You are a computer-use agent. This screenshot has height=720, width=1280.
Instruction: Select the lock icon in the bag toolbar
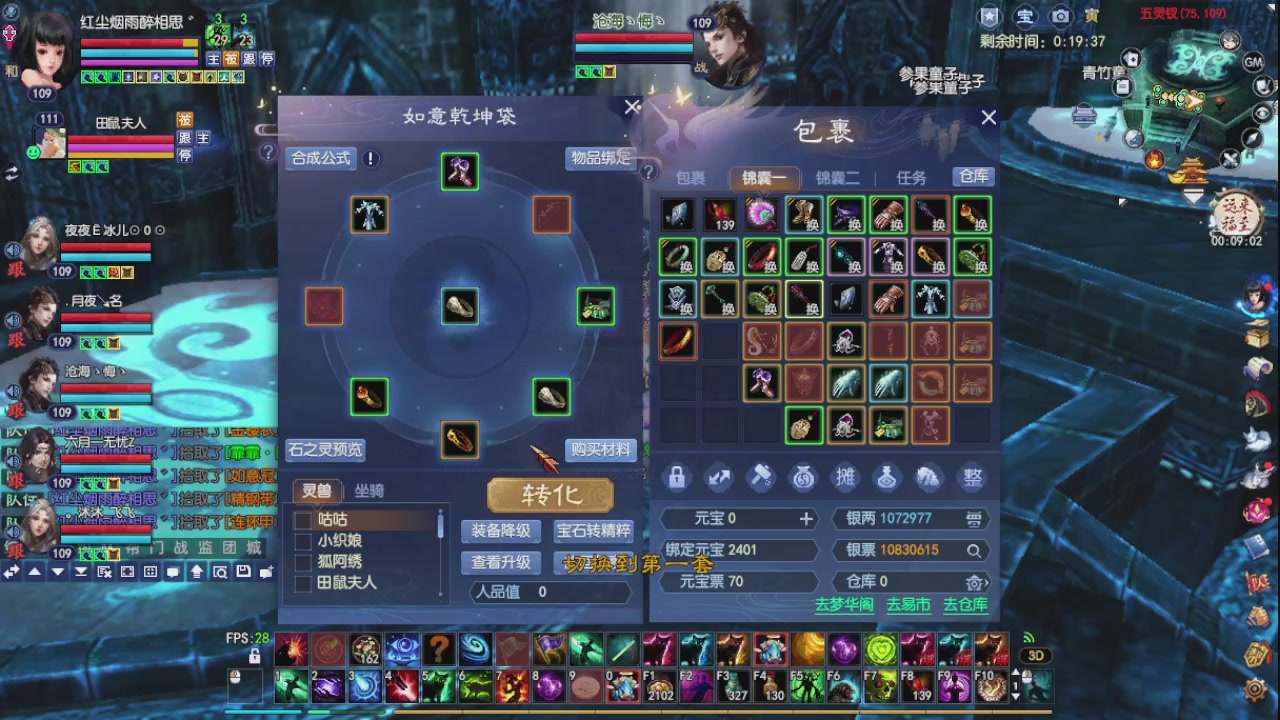679,477
